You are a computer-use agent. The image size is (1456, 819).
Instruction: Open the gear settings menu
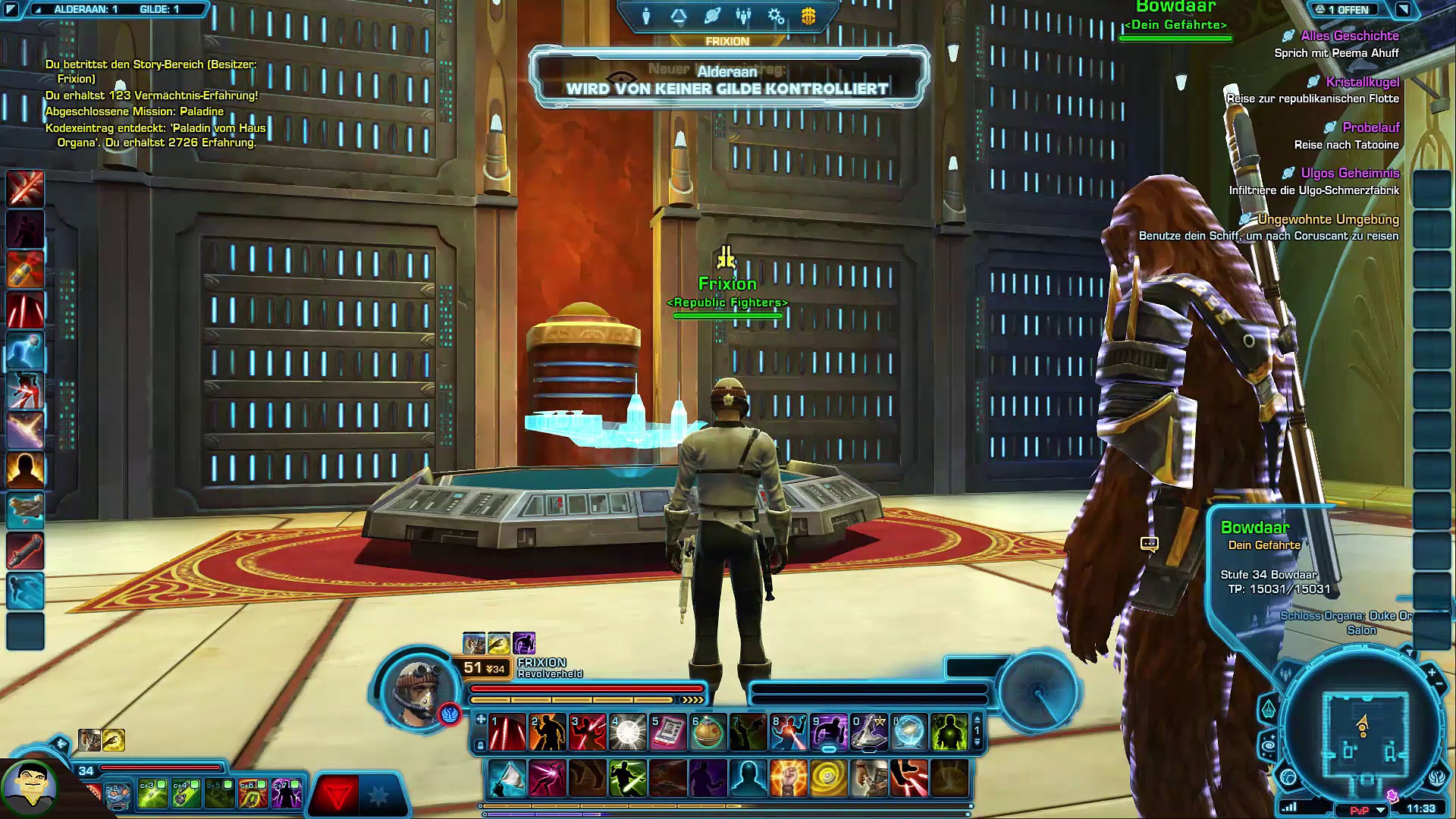tap(776, 16)
